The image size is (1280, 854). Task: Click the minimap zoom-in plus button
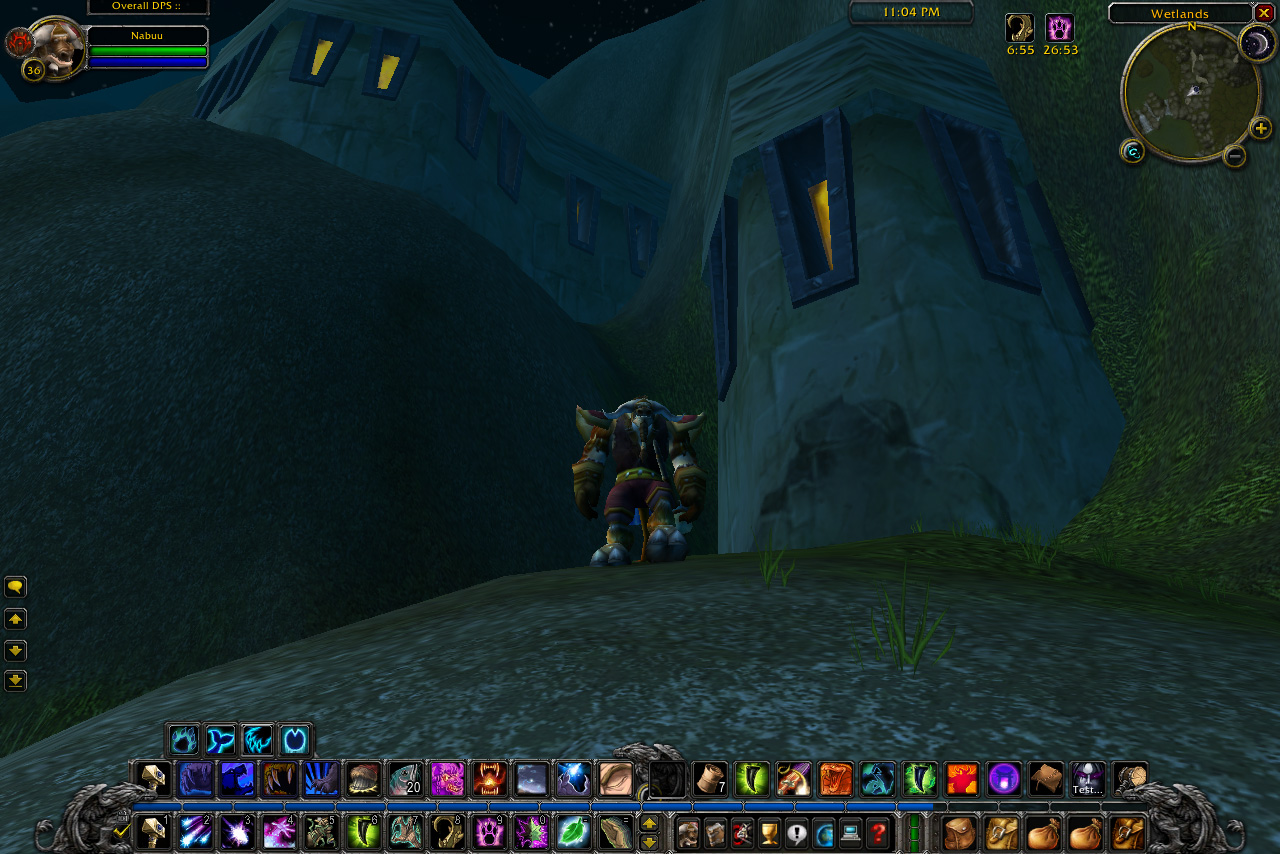(1261, 128)
